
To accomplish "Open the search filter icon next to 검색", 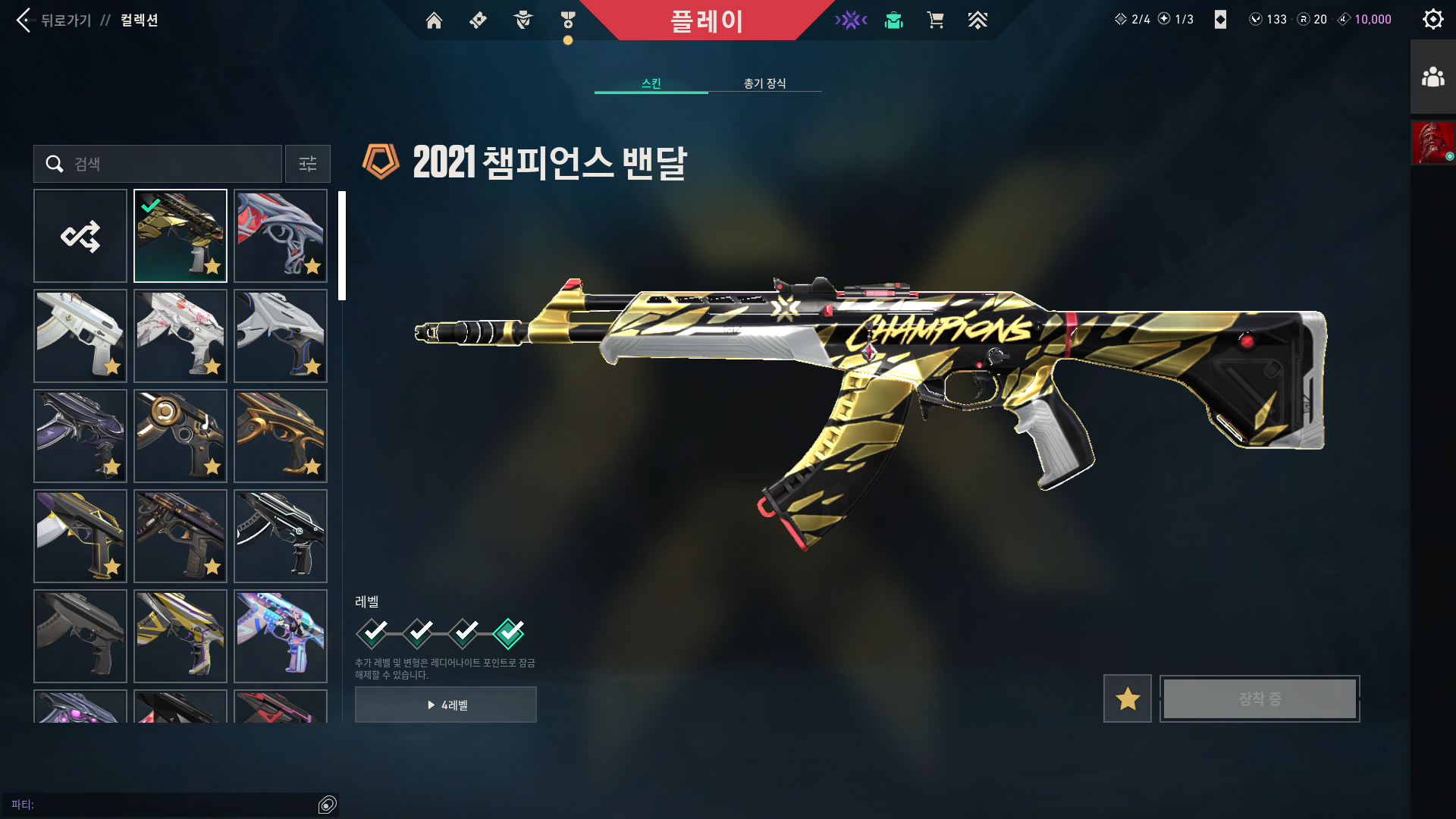I will pyautogui.click(x=307, y=164).
